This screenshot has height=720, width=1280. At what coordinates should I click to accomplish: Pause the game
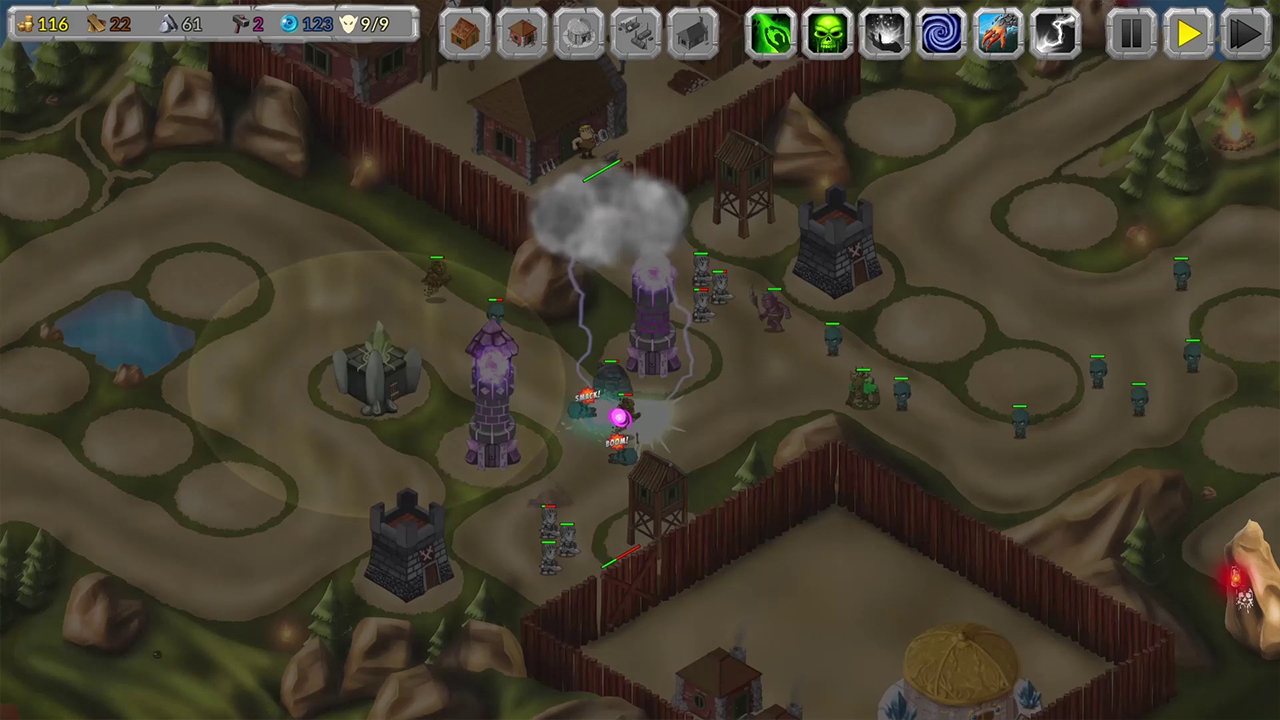point(1130,35)
